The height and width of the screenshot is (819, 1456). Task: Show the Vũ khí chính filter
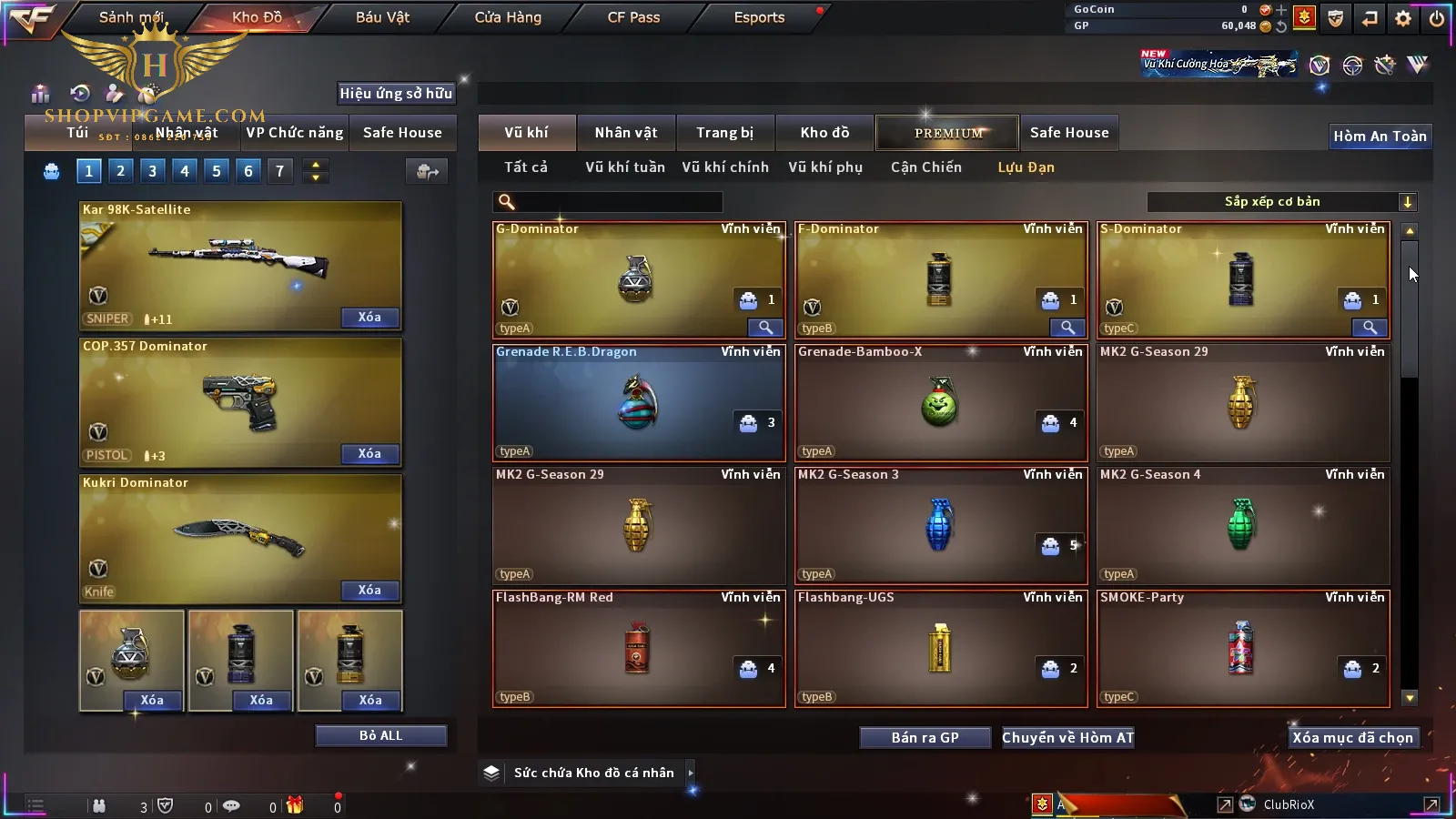[725, 167]
